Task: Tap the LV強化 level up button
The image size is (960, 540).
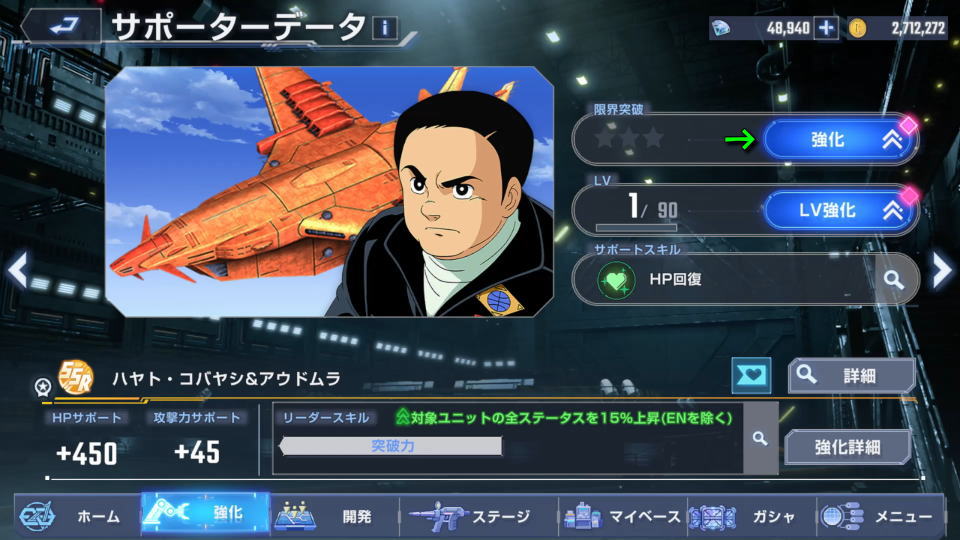Action: point(838,210)
